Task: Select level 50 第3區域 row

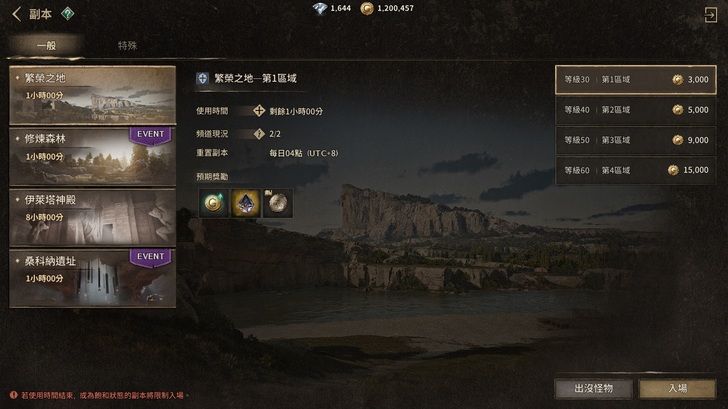Action: tap(635, 140)
